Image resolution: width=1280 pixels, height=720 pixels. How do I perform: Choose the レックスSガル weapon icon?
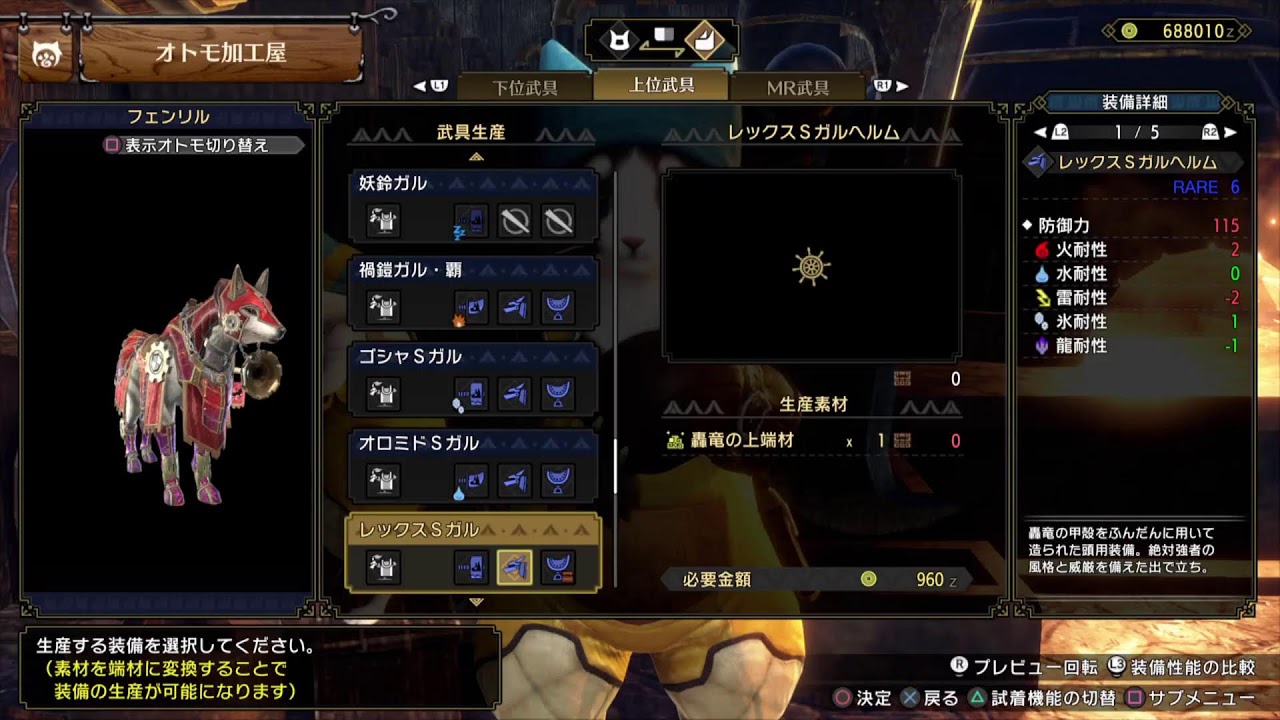[471, 567]
